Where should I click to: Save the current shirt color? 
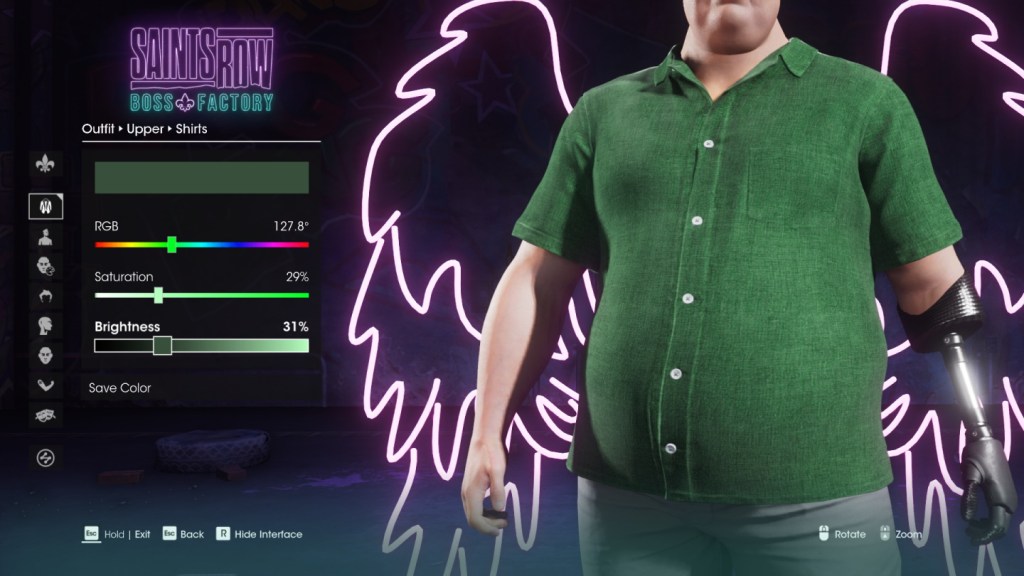[120, 388]
